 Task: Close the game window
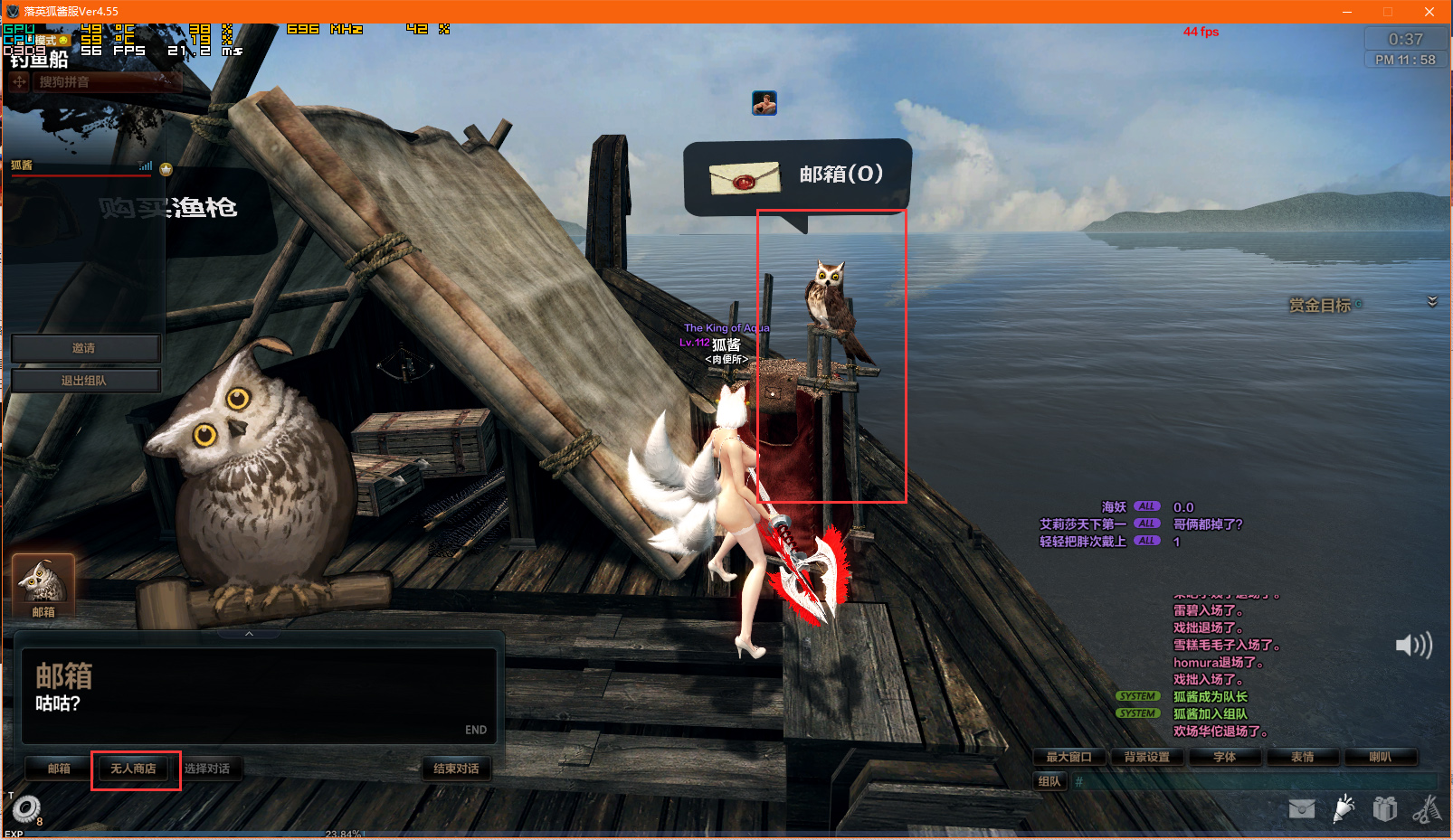1429,12
